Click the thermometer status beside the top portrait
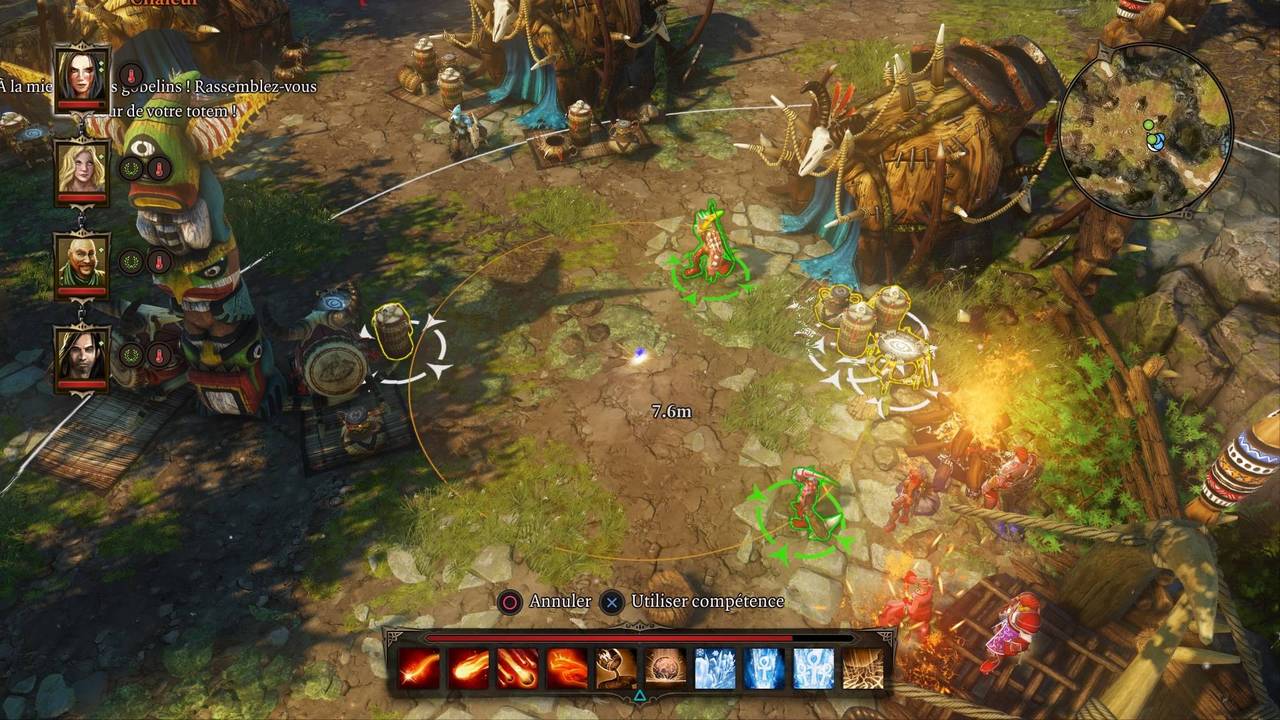 click(131, 75)
